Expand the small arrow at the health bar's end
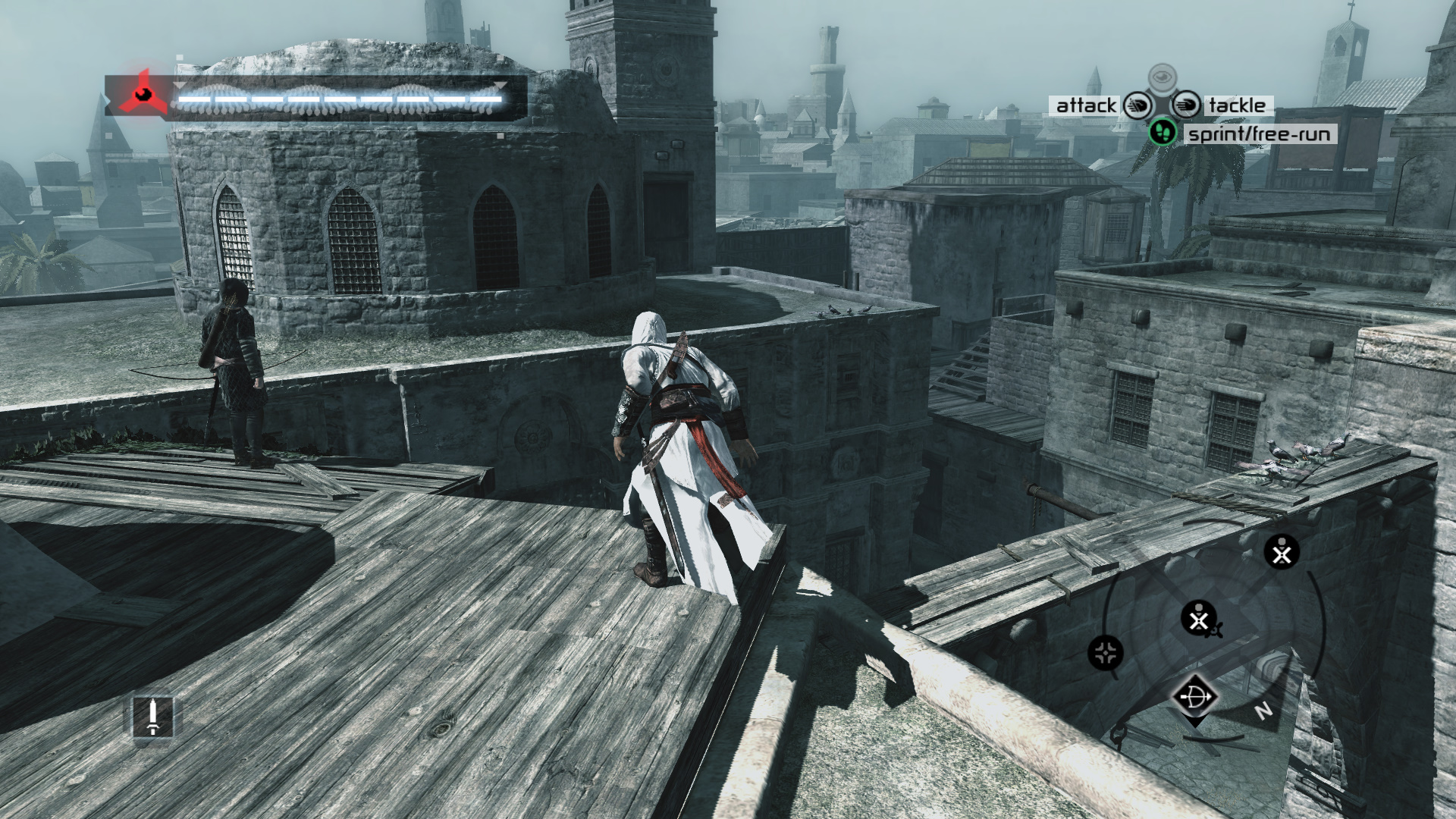This screenshot has width=1456, height=819. 500,86
